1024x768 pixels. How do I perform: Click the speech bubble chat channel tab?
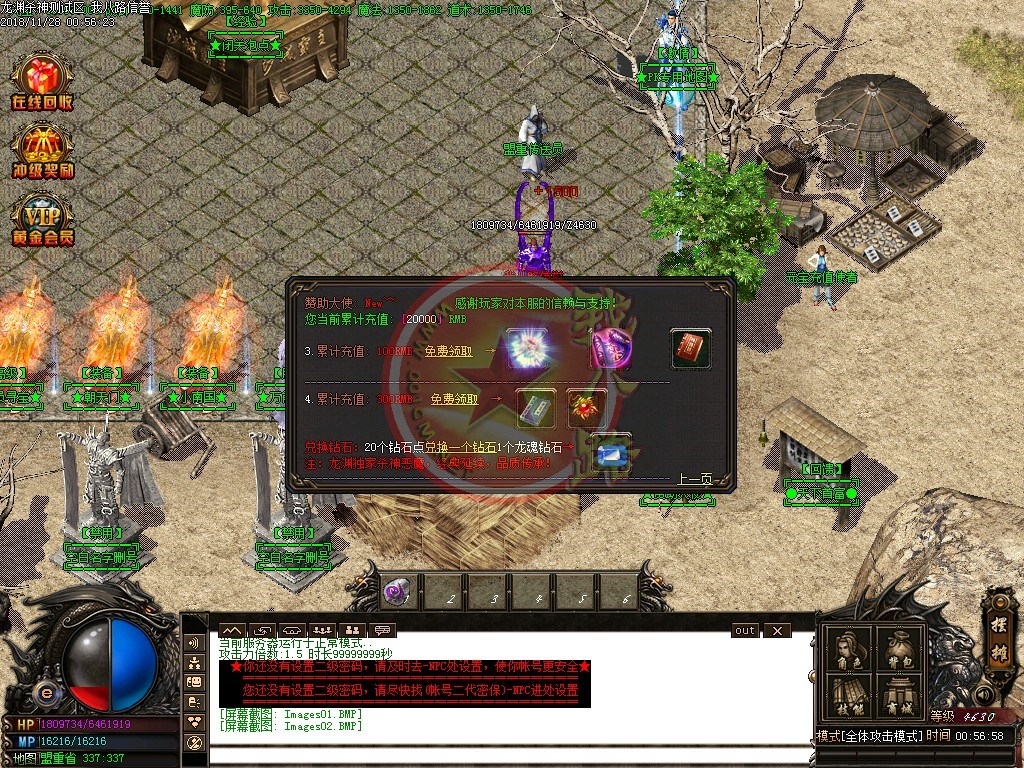(x=382, y=630)
